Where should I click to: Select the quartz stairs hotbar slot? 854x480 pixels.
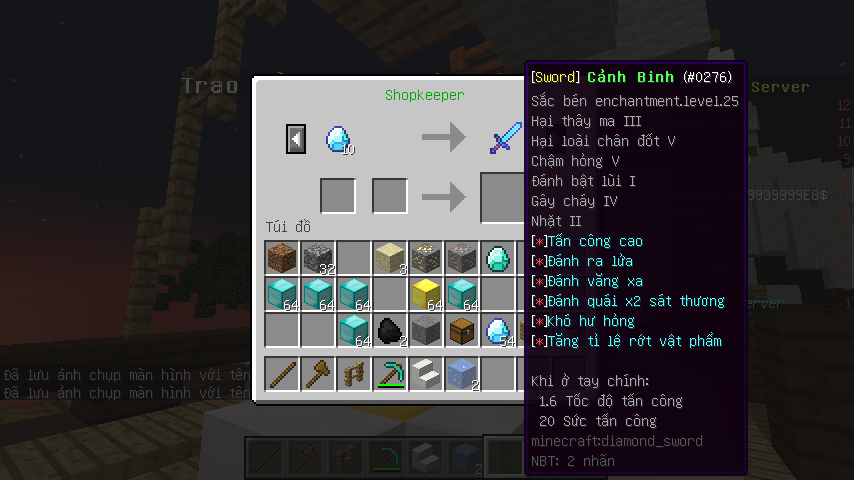[426, 374]
